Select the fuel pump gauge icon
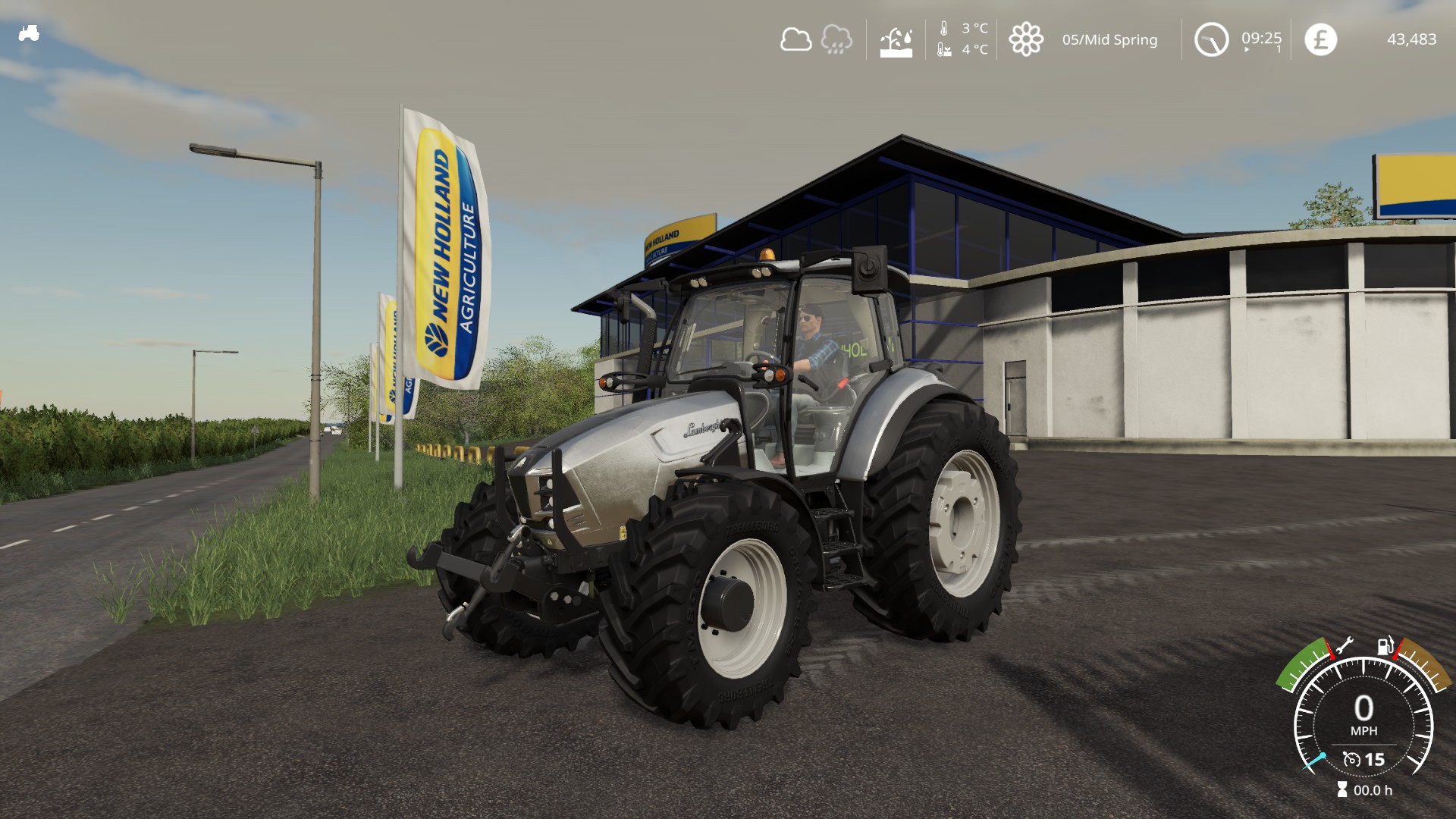 coord(1385,645)
